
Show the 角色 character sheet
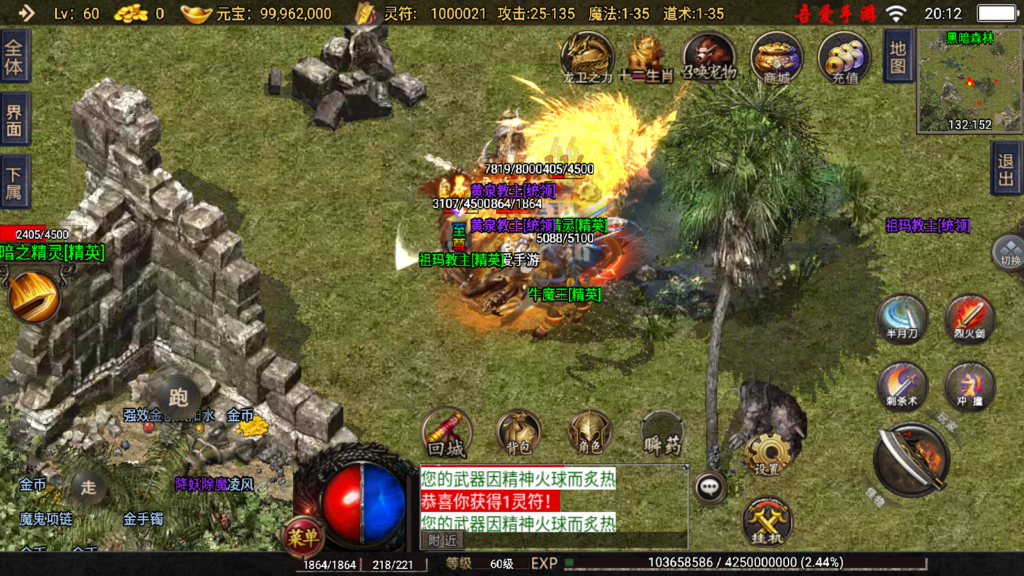click(x=590, y=432)
